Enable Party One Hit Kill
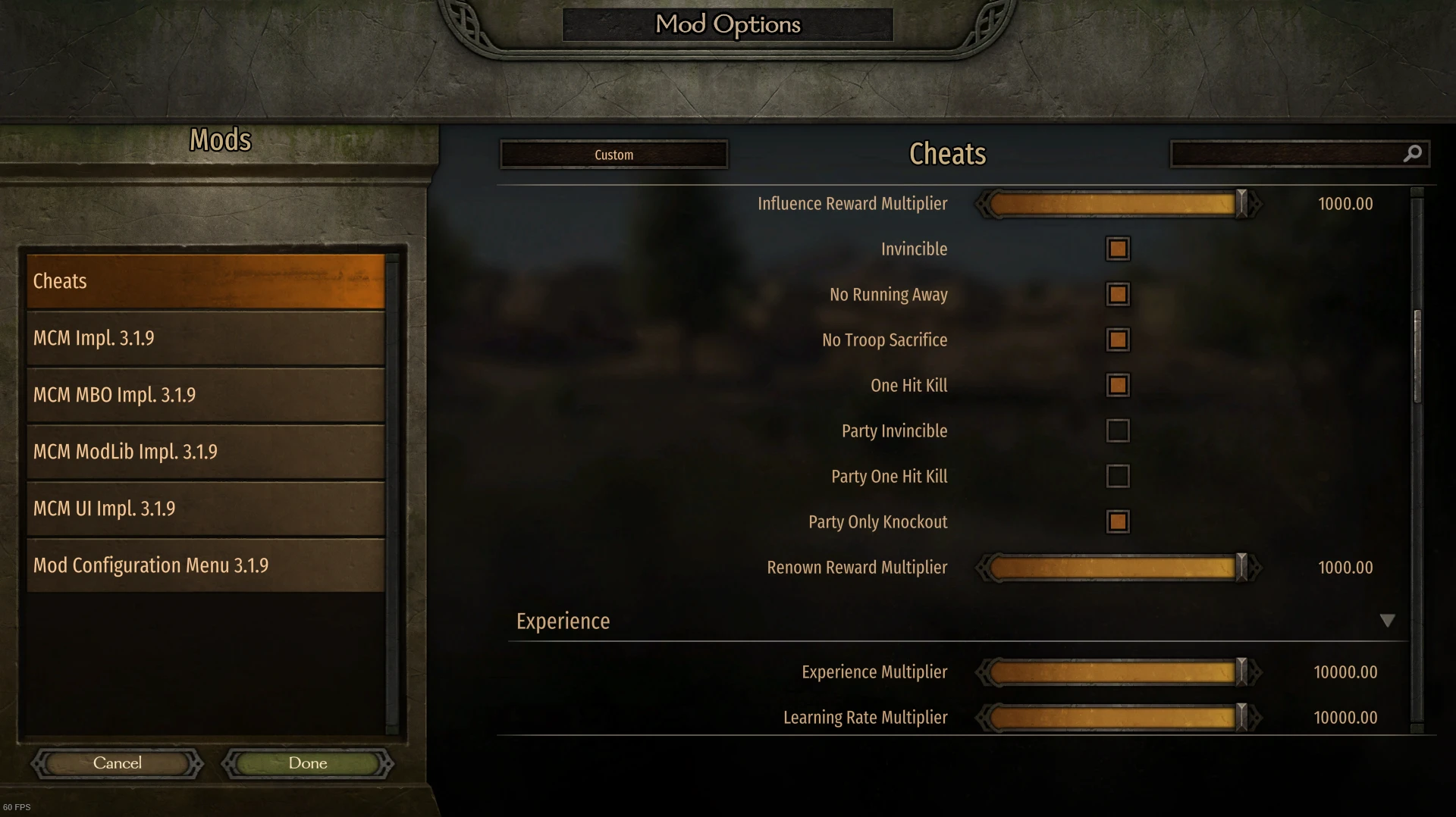This screenshot has width=1456, height=817. point(1118,476)
